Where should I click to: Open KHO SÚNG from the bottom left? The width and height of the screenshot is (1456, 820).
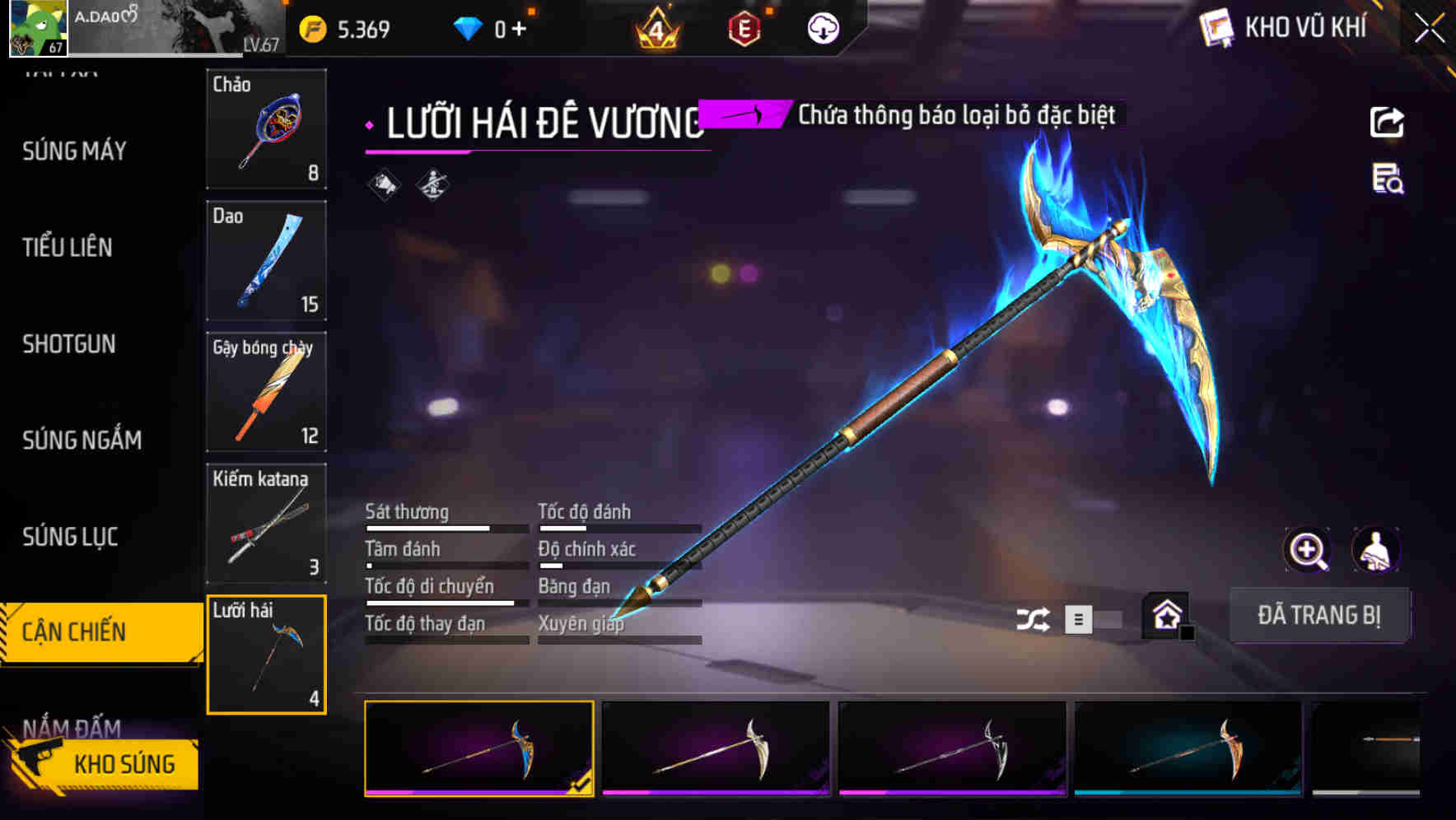pos(124,764)
